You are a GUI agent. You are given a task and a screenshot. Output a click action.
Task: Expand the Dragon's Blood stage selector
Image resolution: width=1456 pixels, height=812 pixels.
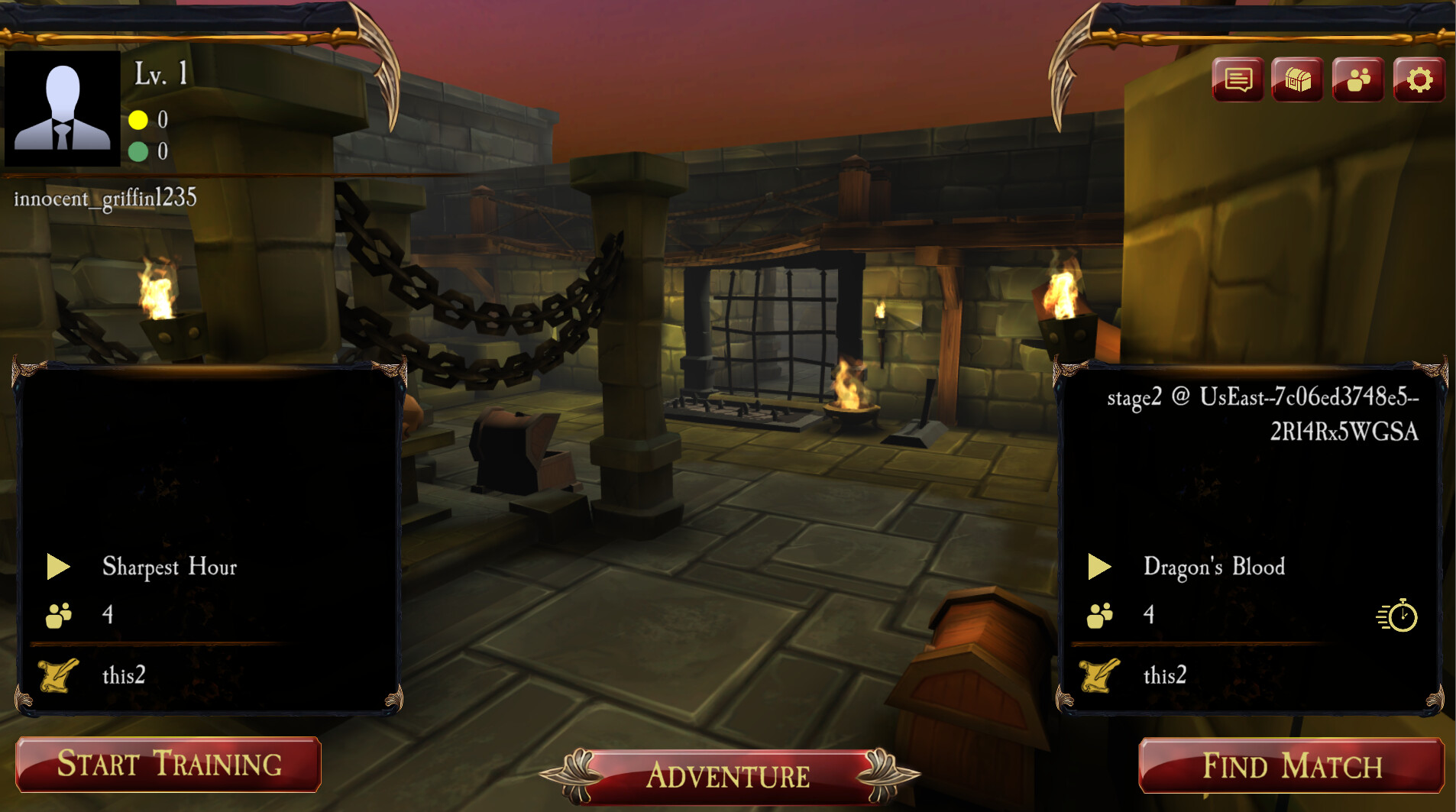(x=1102, y=567)
